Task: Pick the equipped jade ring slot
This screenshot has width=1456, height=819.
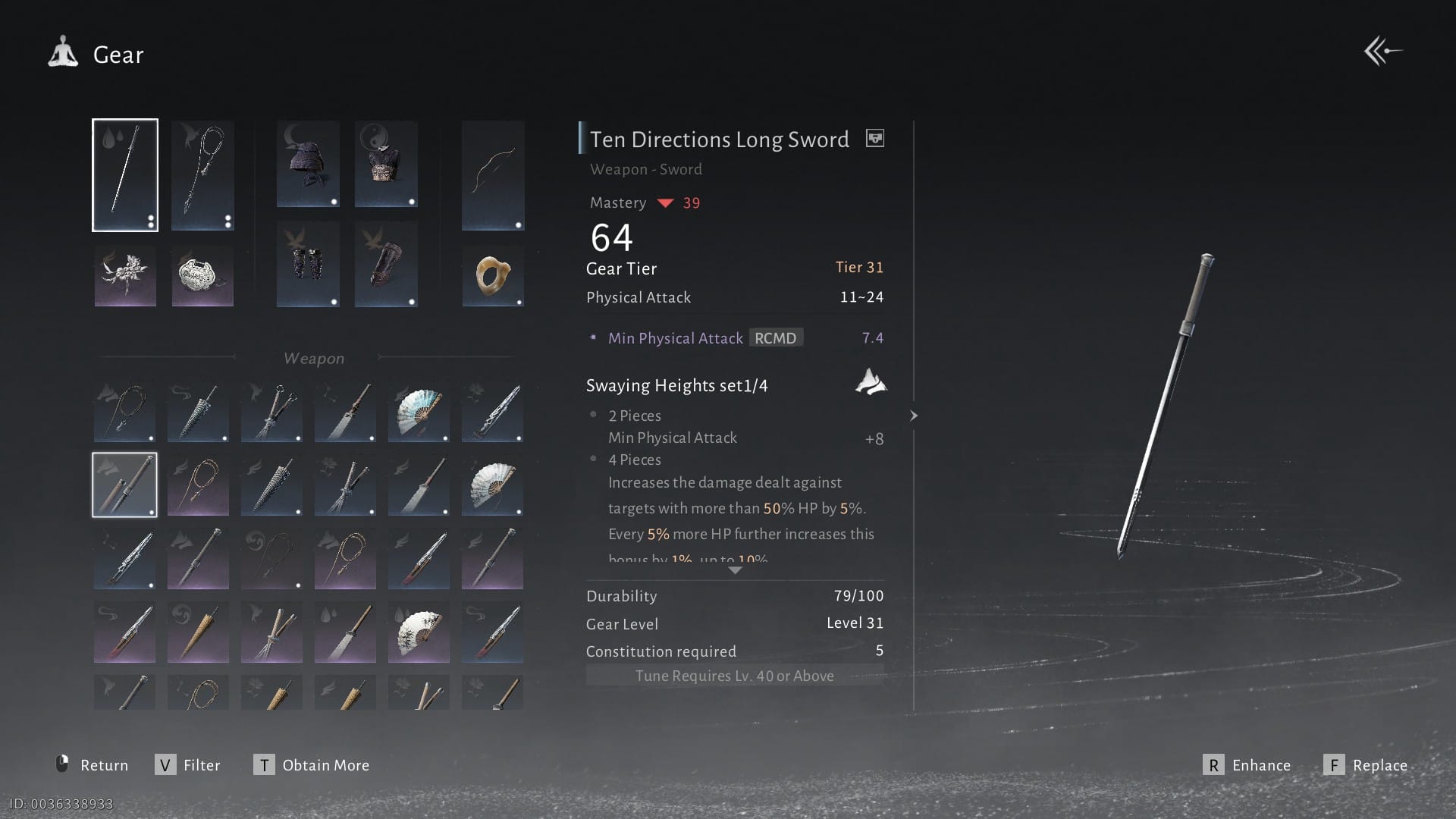Action: [x=493, y=275]
